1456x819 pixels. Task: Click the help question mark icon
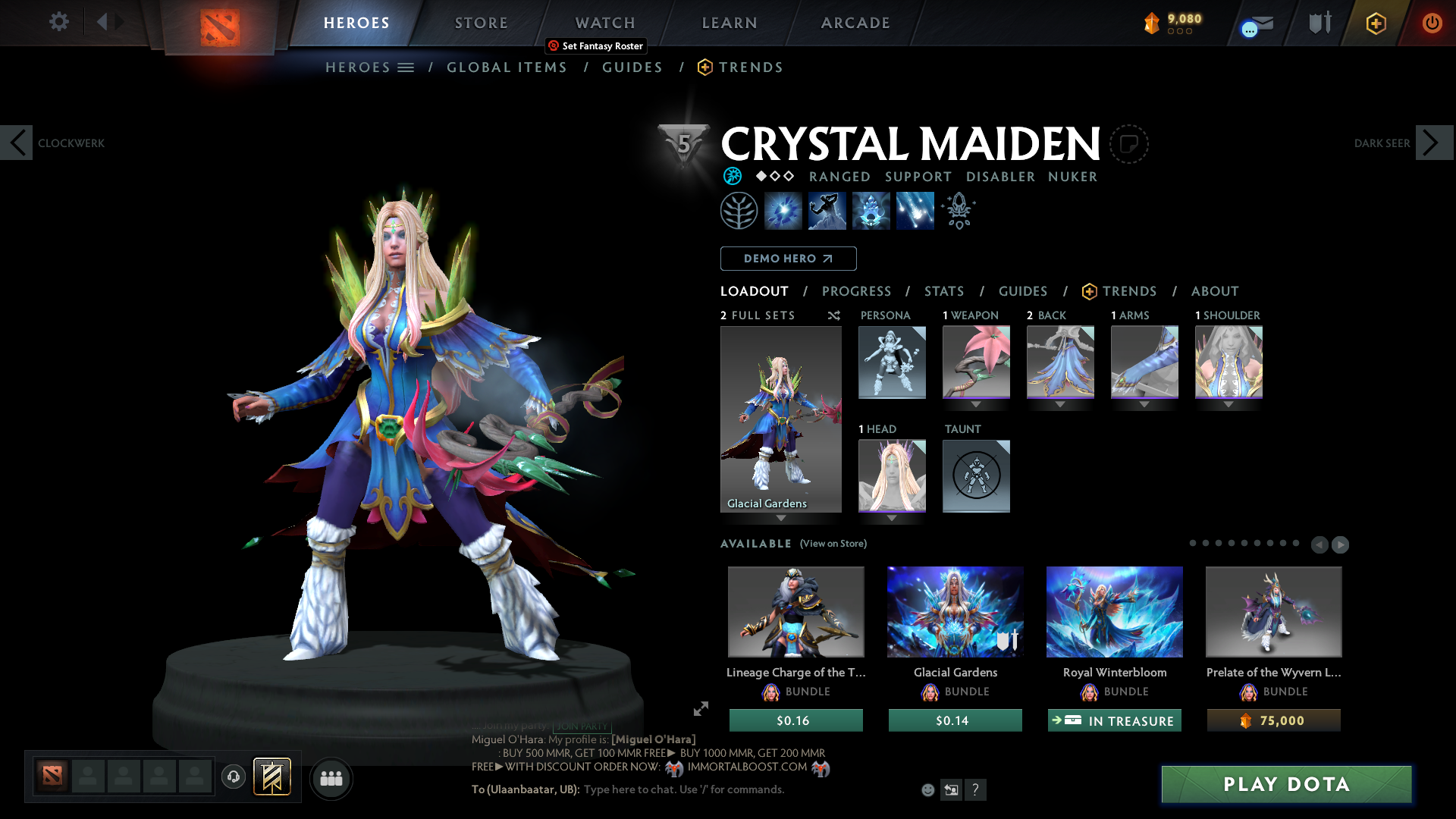coord(976,789)
